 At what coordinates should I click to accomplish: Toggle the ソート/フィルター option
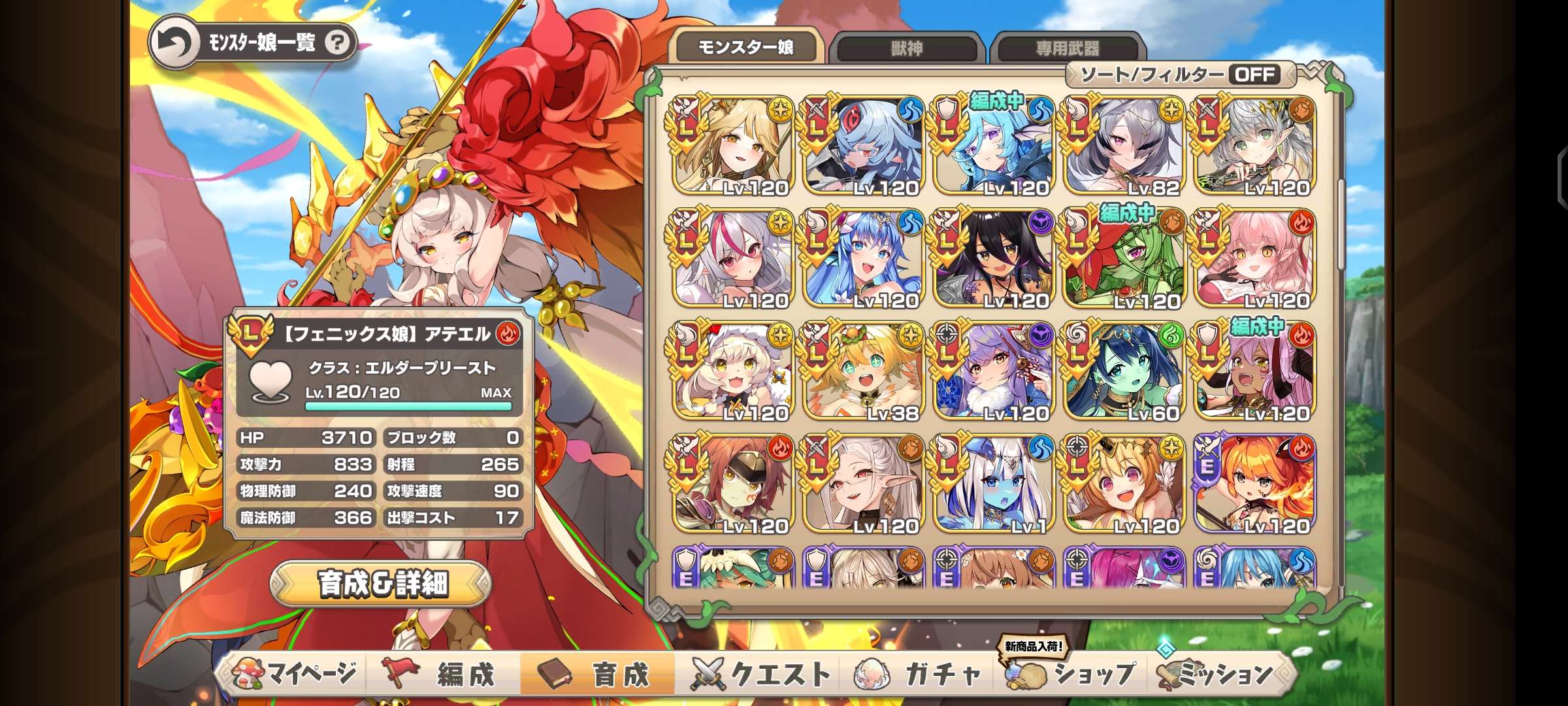1179,75
